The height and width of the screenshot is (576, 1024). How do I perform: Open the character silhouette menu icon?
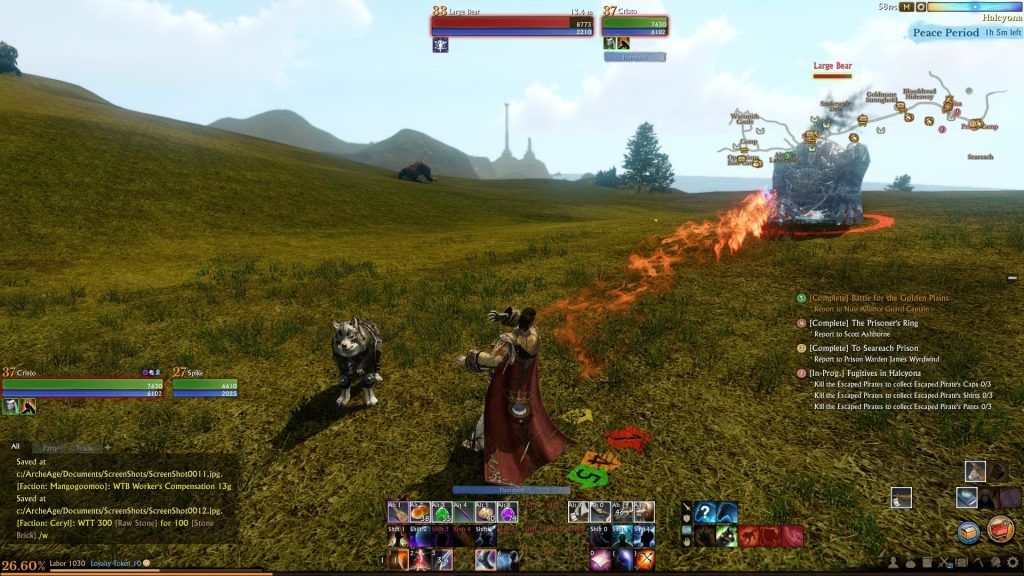[894, 562]
